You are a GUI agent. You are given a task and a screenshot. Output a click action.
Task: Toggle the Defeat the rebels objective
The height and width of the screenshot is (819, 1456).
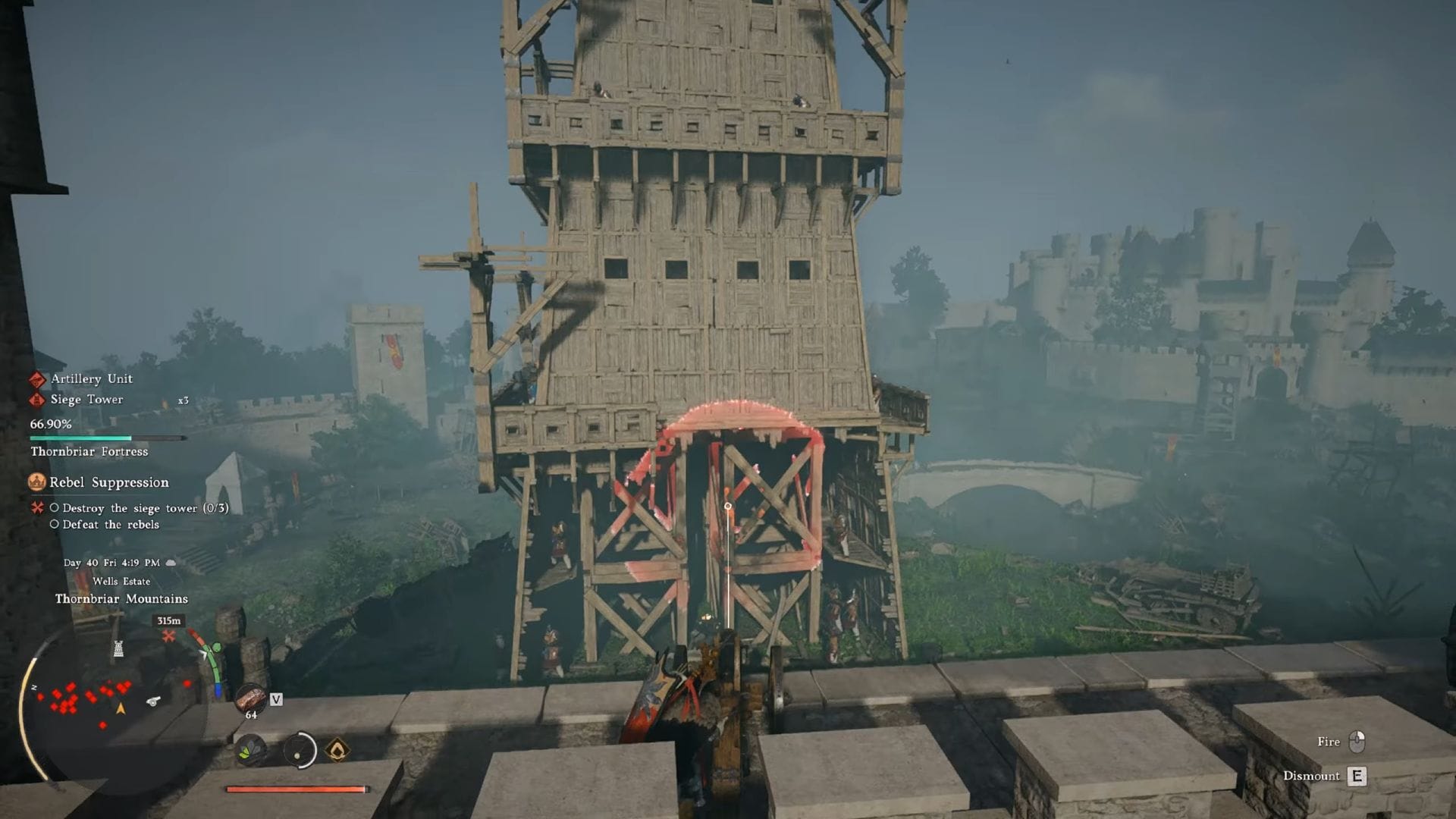pos(54,524)
